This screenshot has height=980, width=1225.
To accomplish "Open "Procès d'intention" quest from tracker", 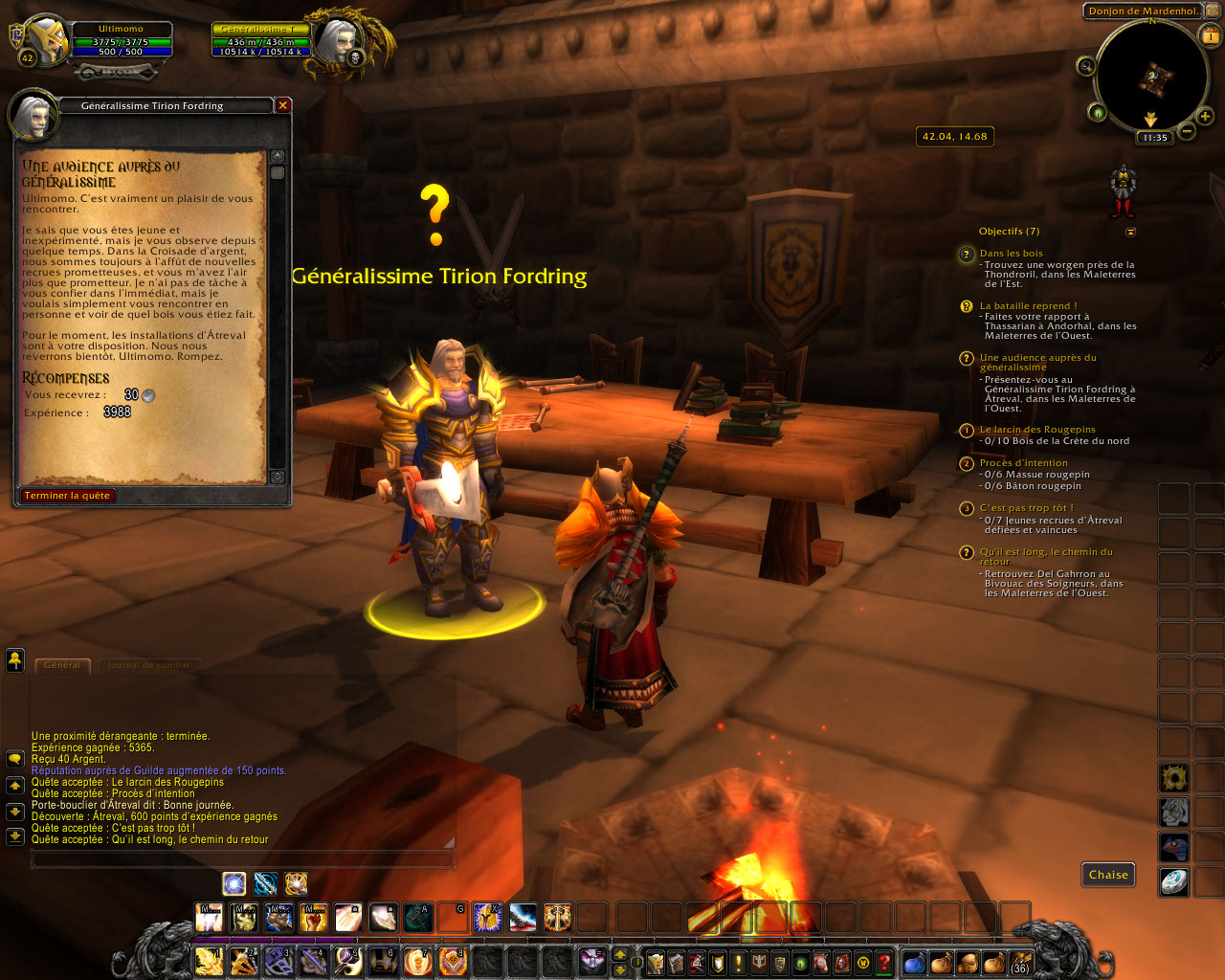I will point(1023,463).
